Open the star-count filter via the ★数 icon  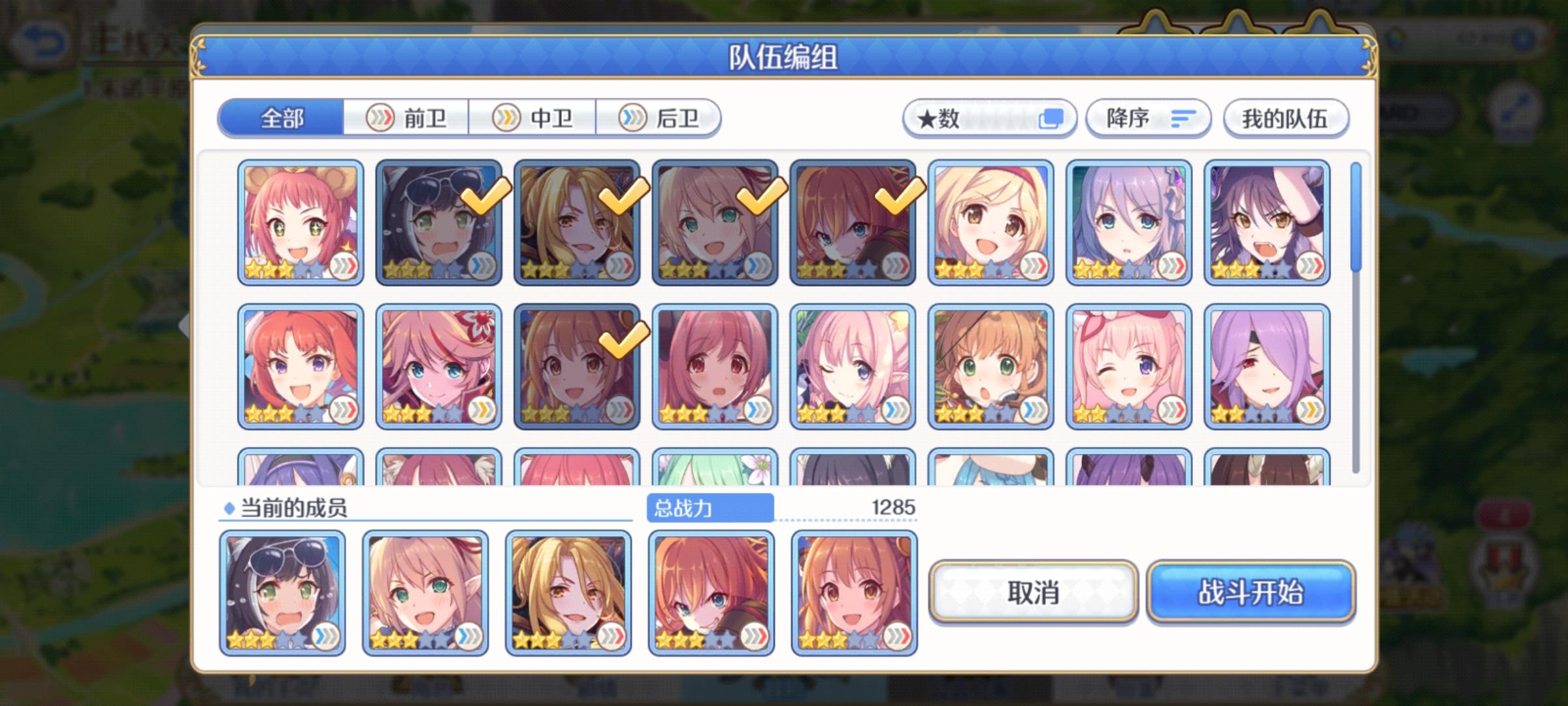[x=1052, y=118]
